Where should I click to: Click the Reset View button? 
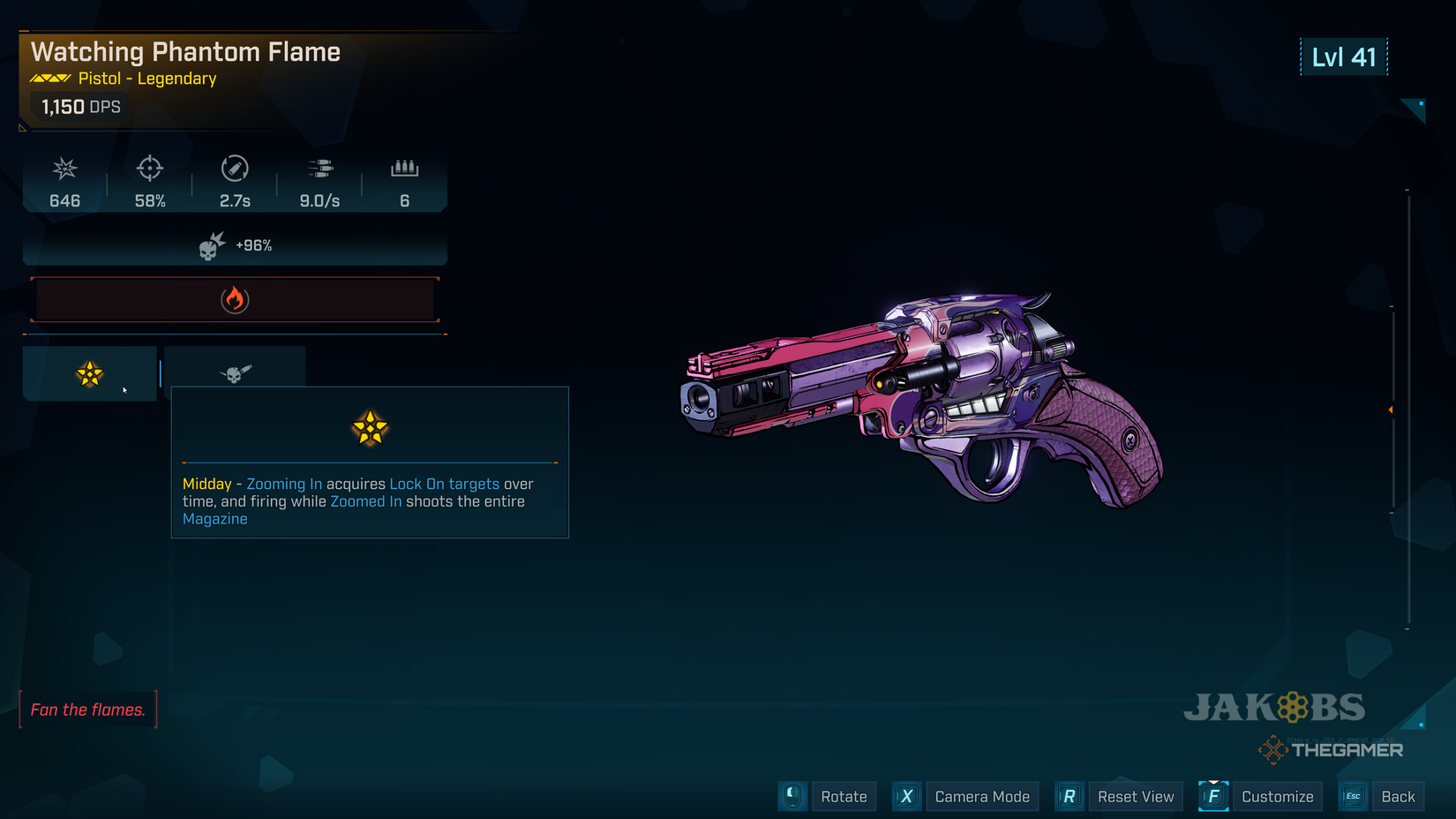coord(1136,796)
